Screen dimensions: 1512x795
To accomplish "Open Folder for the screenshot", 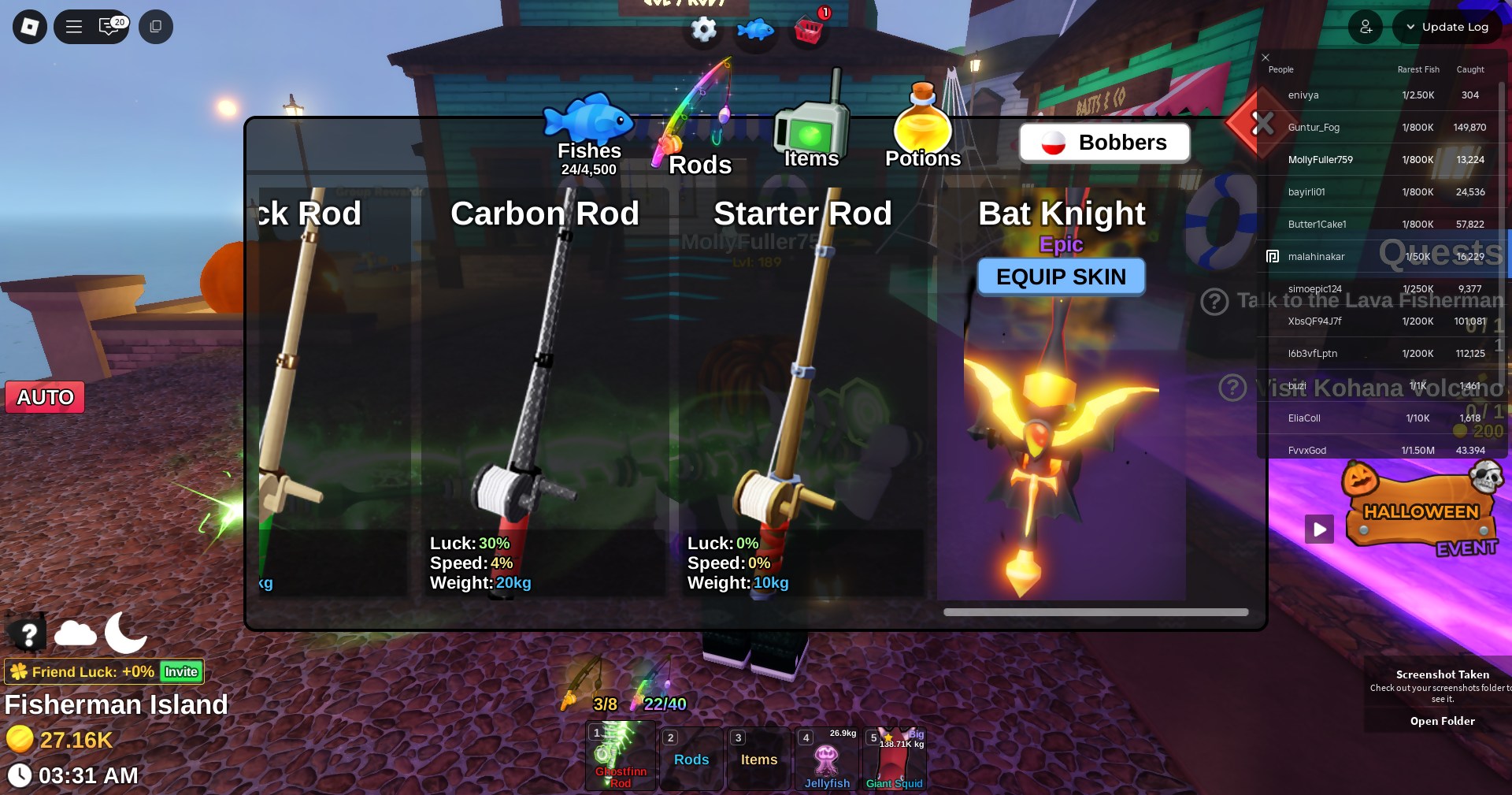I will 1442,721.
